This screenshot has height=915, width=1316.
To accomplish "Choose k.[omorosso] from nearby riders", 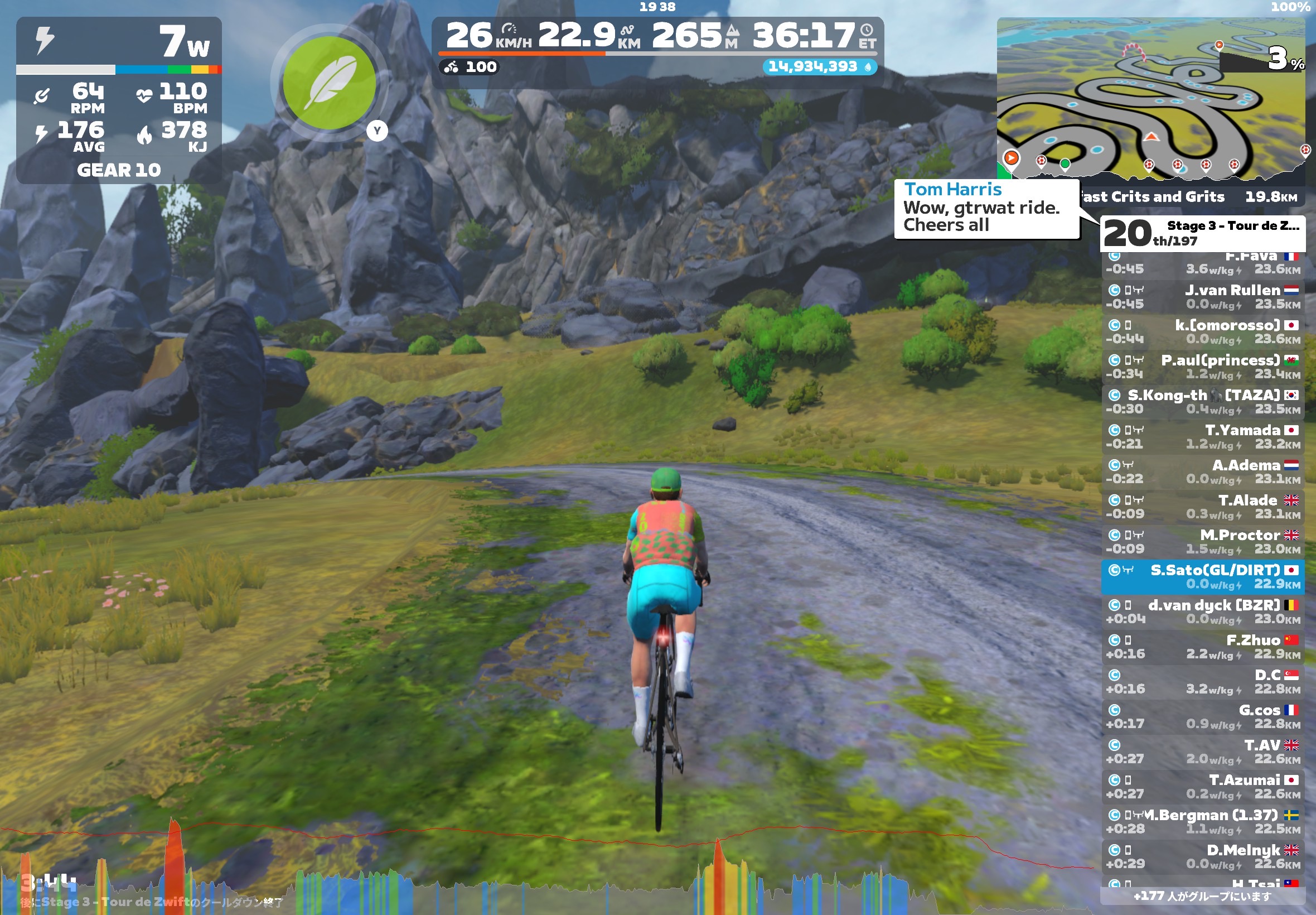I will click(x=1203, y=331).
